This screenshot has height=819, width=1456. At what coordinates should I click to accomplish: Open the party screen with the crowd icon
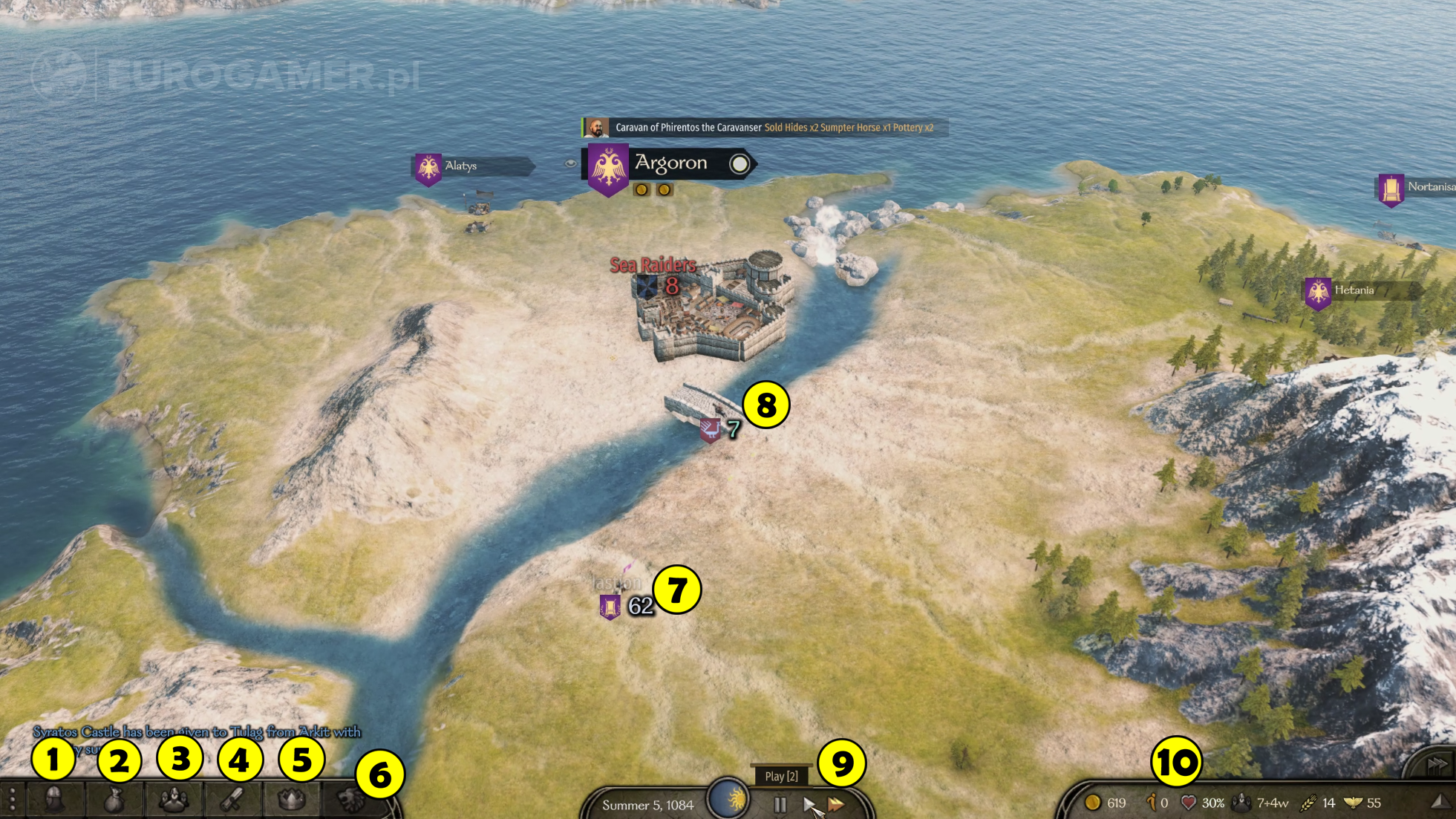[x=174, y=800]
